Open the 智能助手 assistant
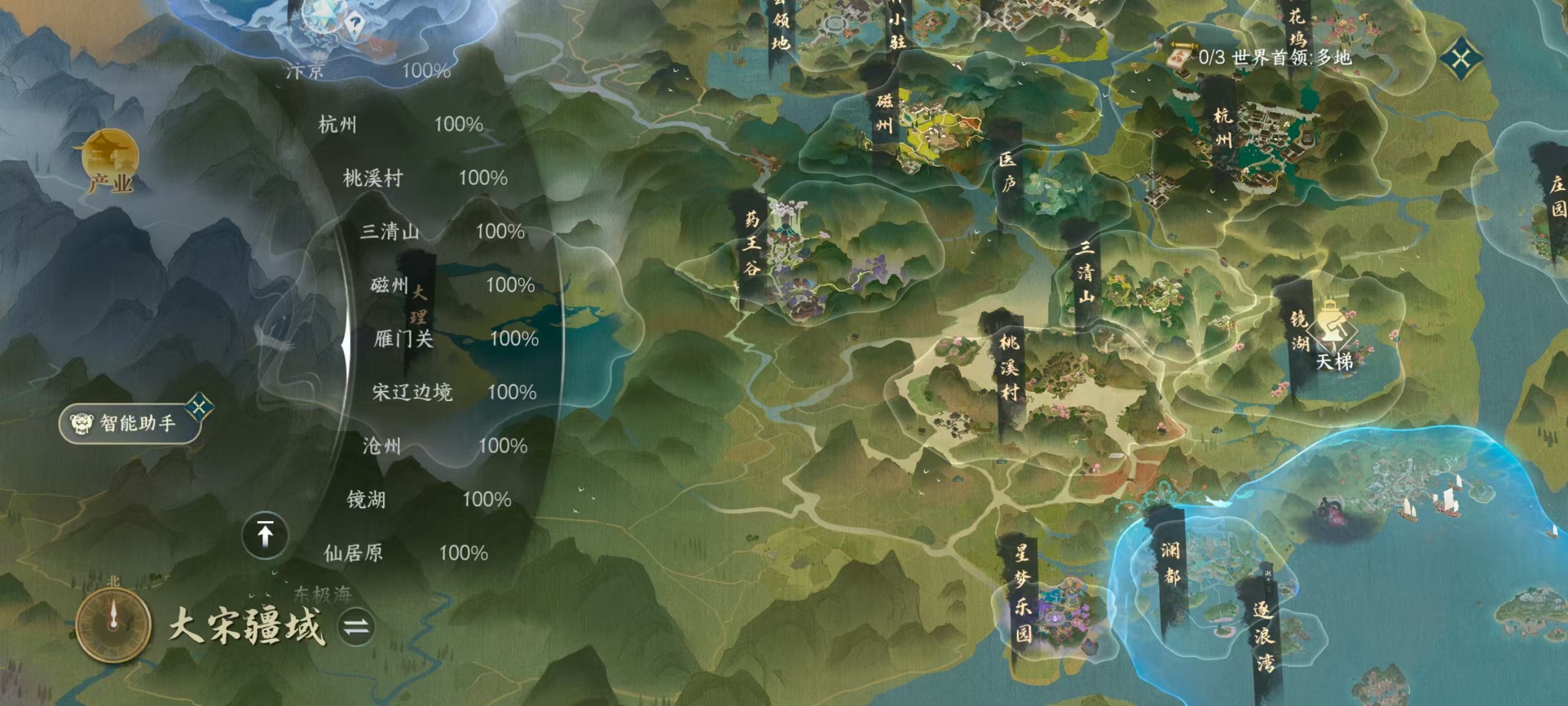Viewport: 1568px width, 706px height. (x=130, y=422)
